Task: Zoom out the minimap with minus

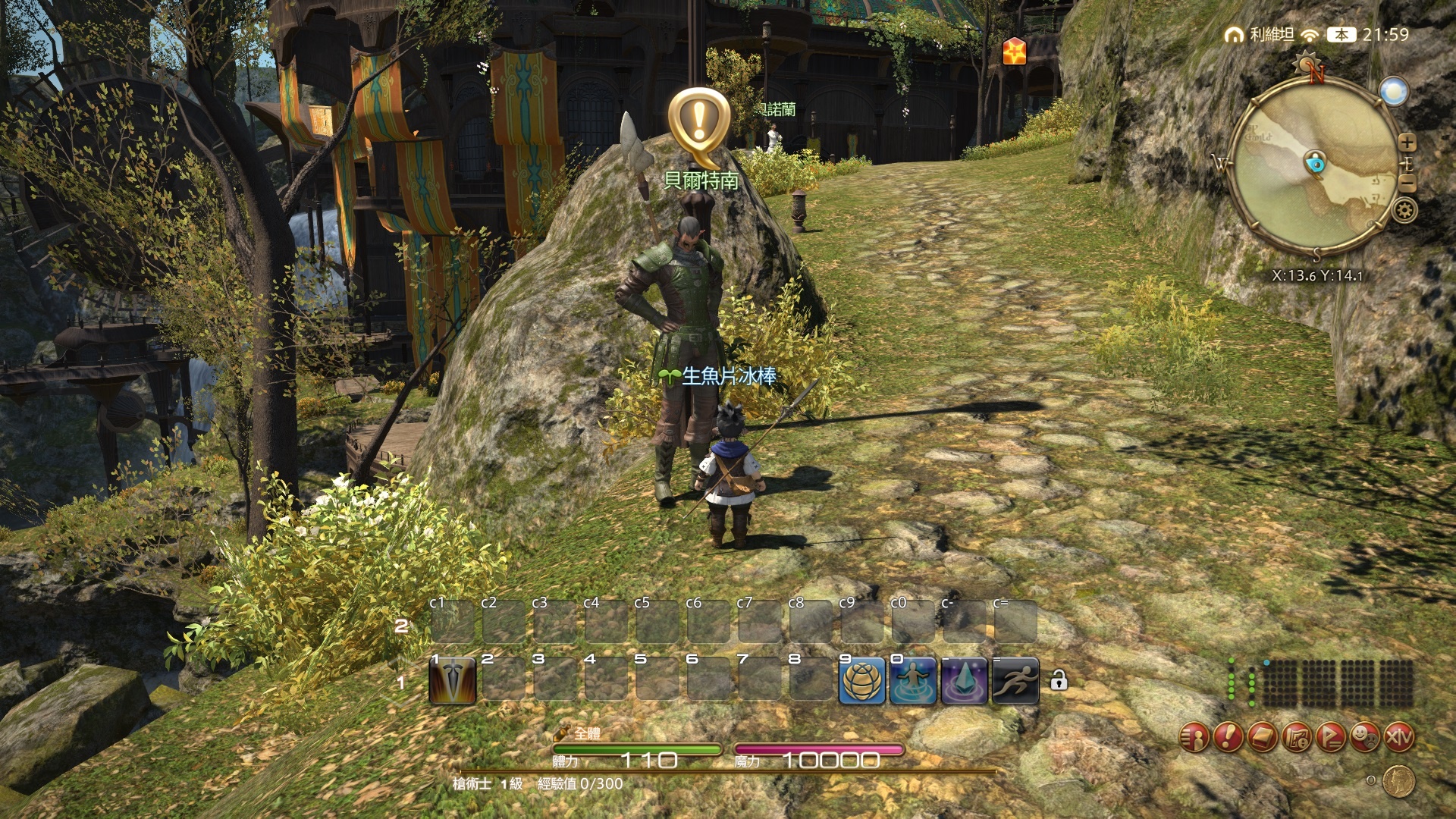Action: point(1407,184)
